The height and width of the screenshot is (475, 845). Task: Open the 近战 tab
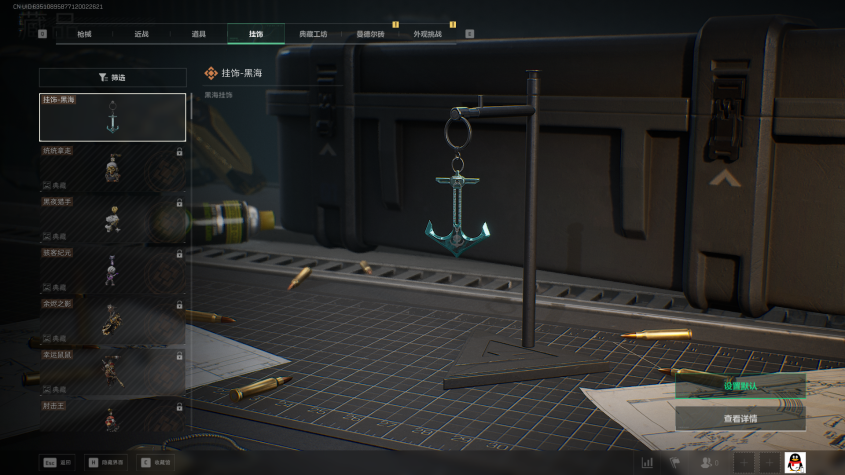point(142,34)
